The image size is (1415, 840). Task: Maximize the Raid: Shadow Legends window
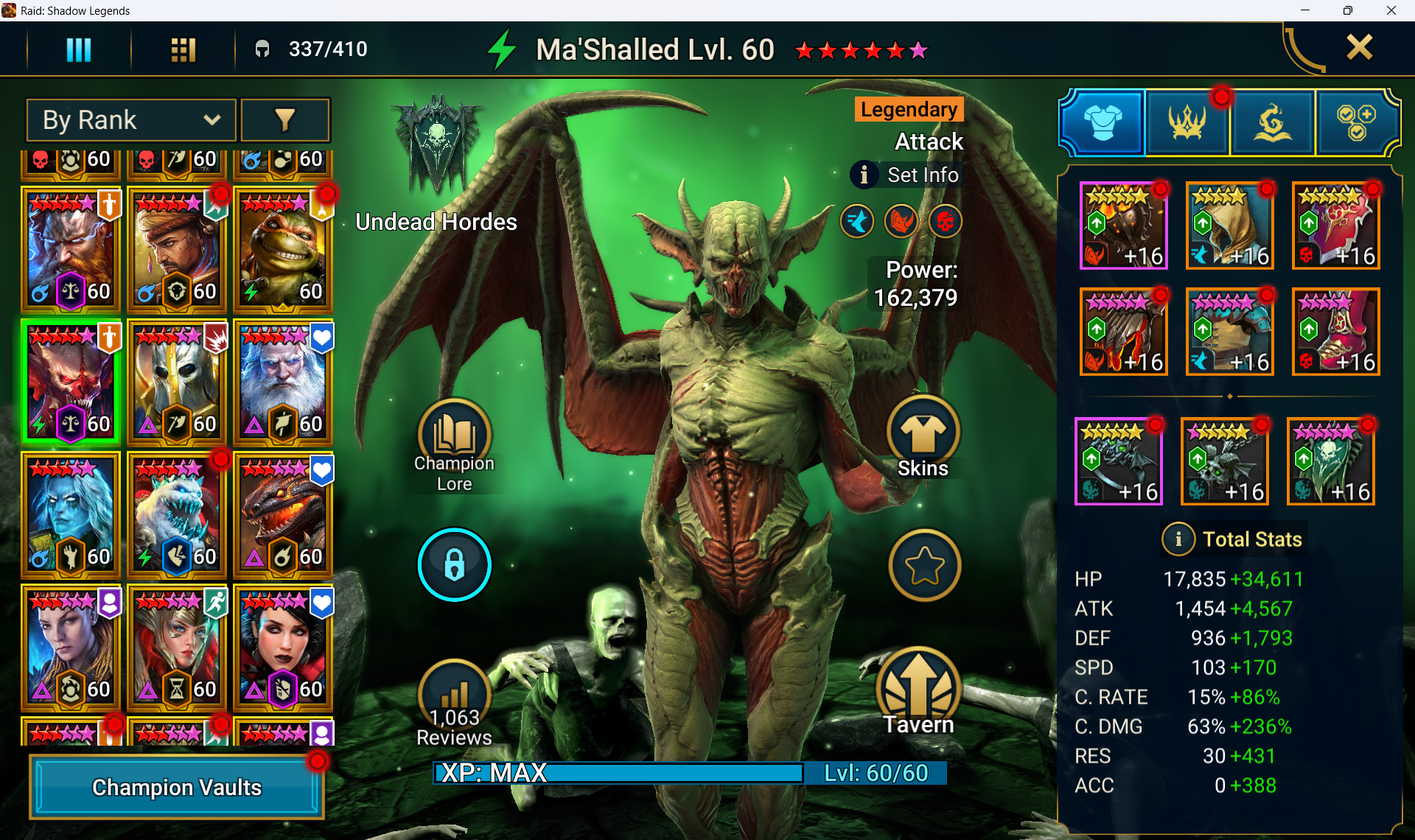(1347, 10)
